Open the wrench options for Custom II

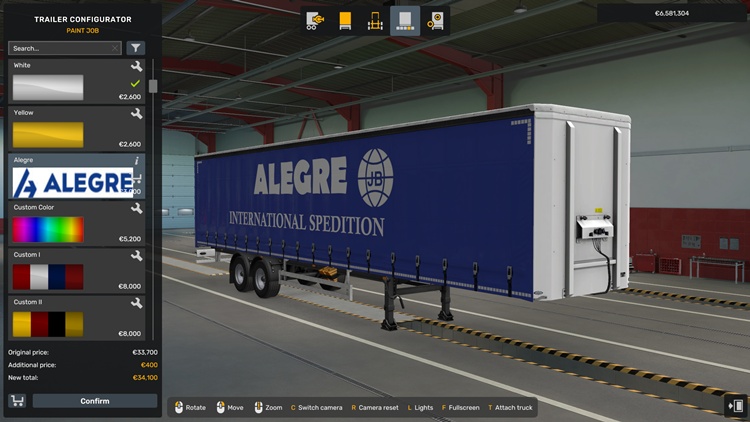136,302
